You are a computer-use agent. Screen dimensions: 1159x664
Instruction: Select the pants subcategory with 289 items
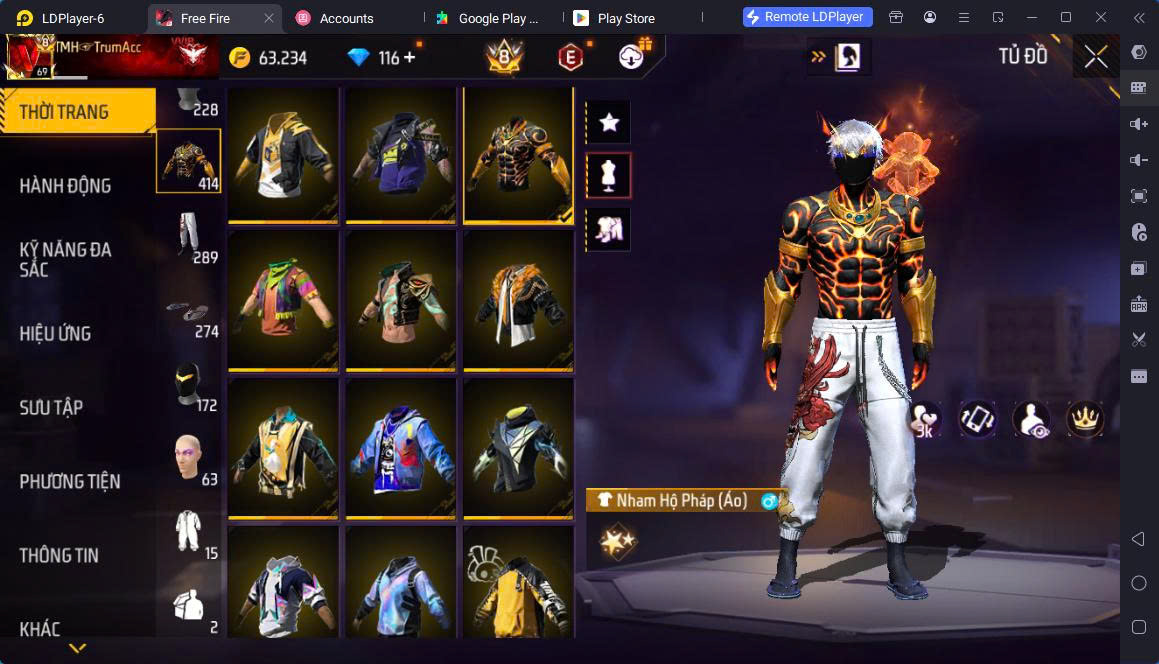pyautogui.click(x=188, y=236)
